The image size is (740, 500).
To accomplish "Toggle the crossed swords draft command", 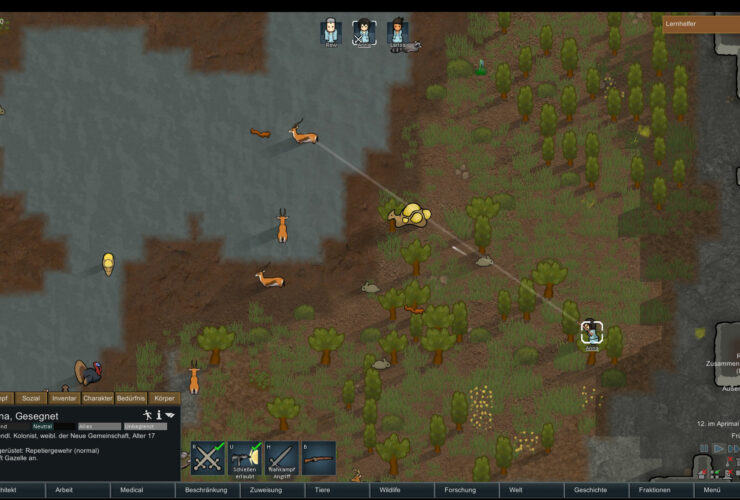I will [207, 458].
